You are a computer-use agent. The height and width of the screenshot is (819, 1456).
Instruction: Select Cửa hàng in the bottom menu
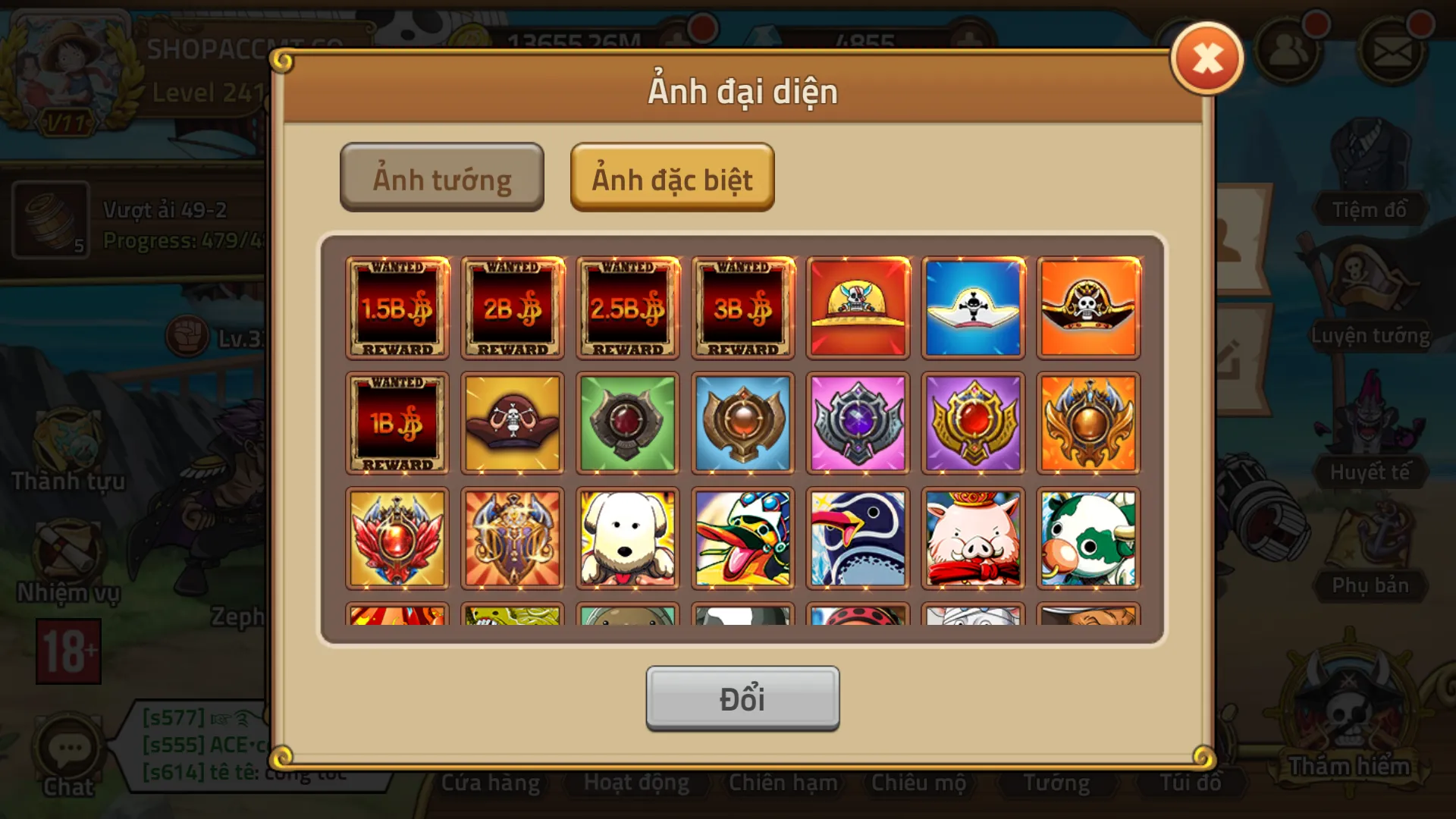click(x=490, y=782)
